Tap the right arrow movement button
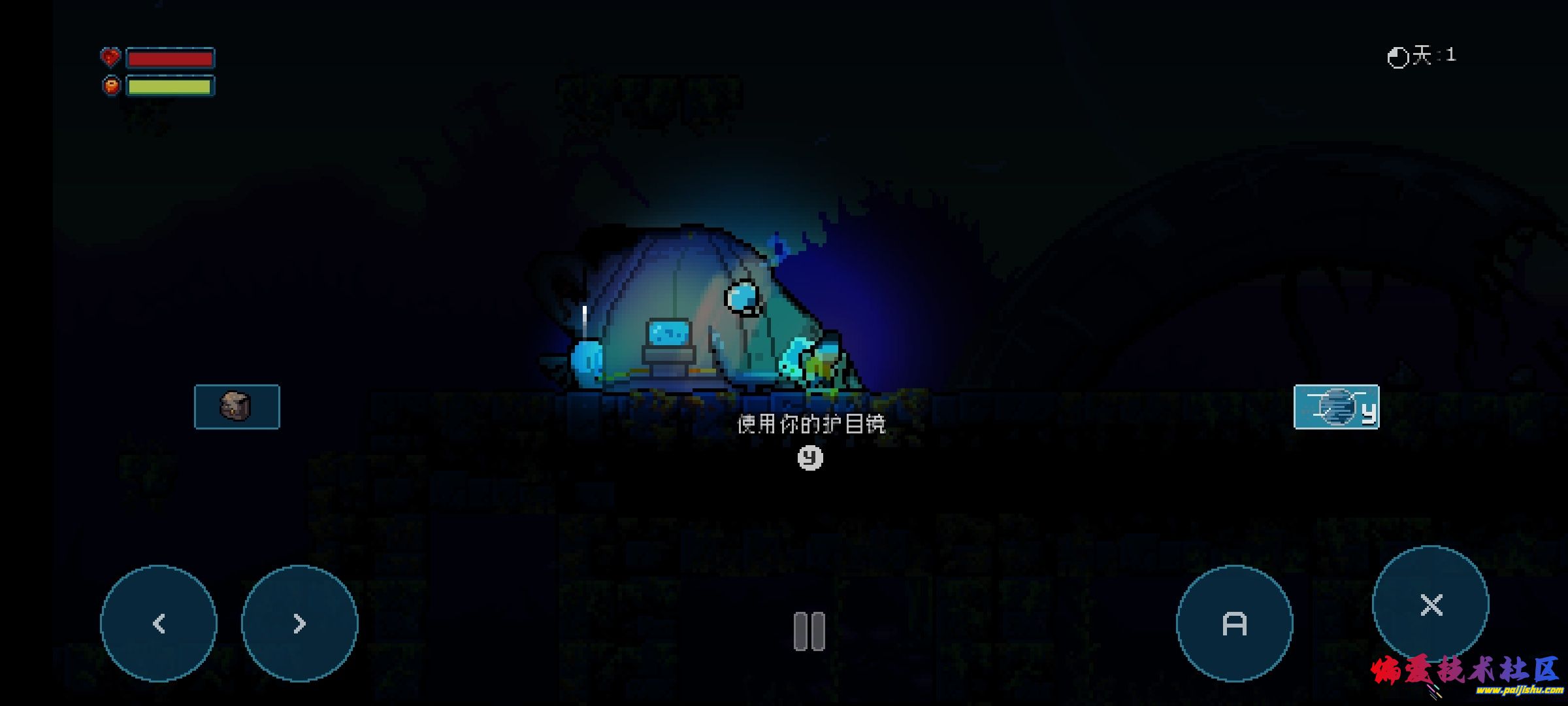1568x706 pixels. click(x=300, y=623)
